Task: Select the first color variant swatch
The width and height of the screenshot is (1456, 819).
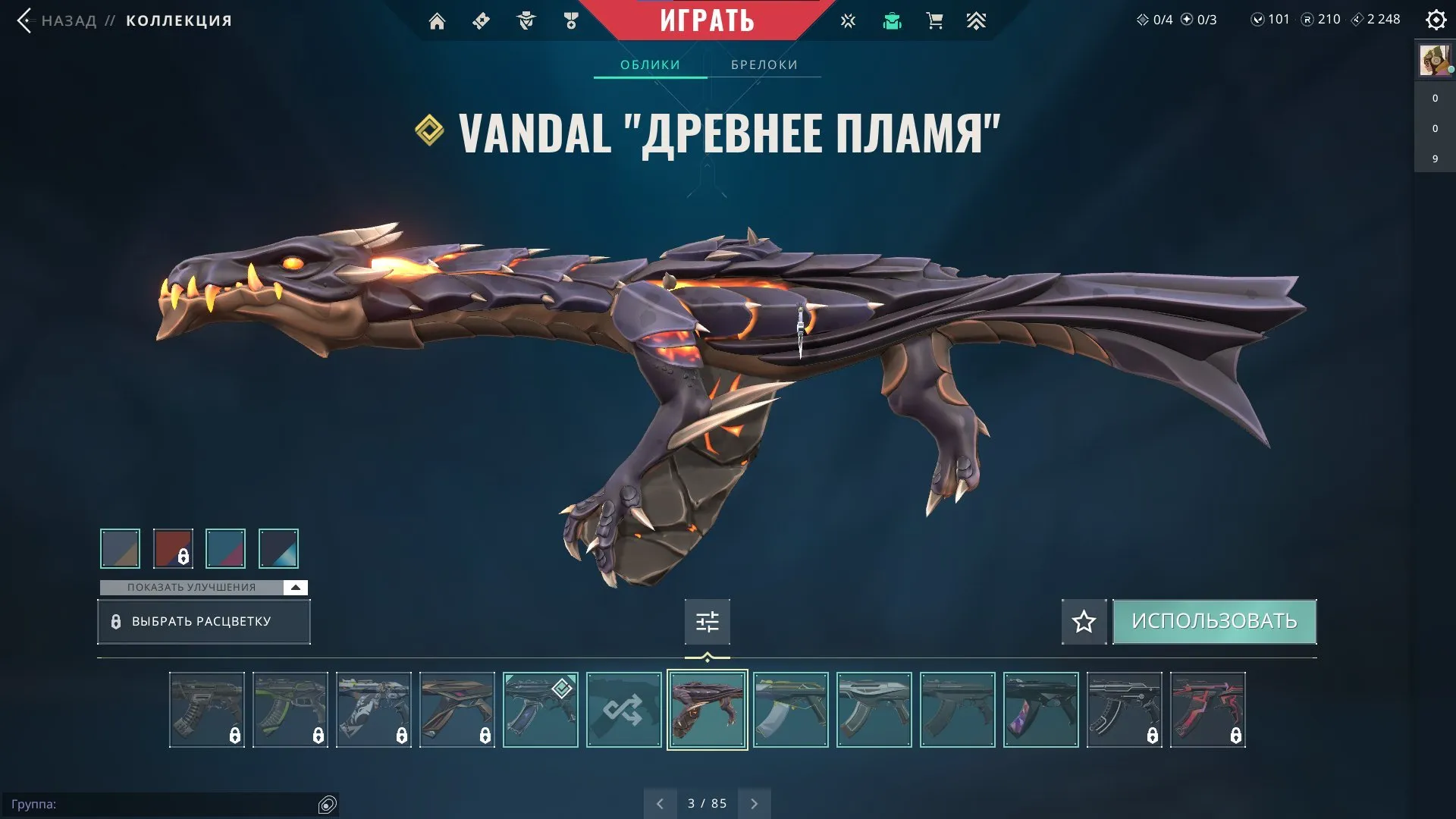Action: coord(121,548)
